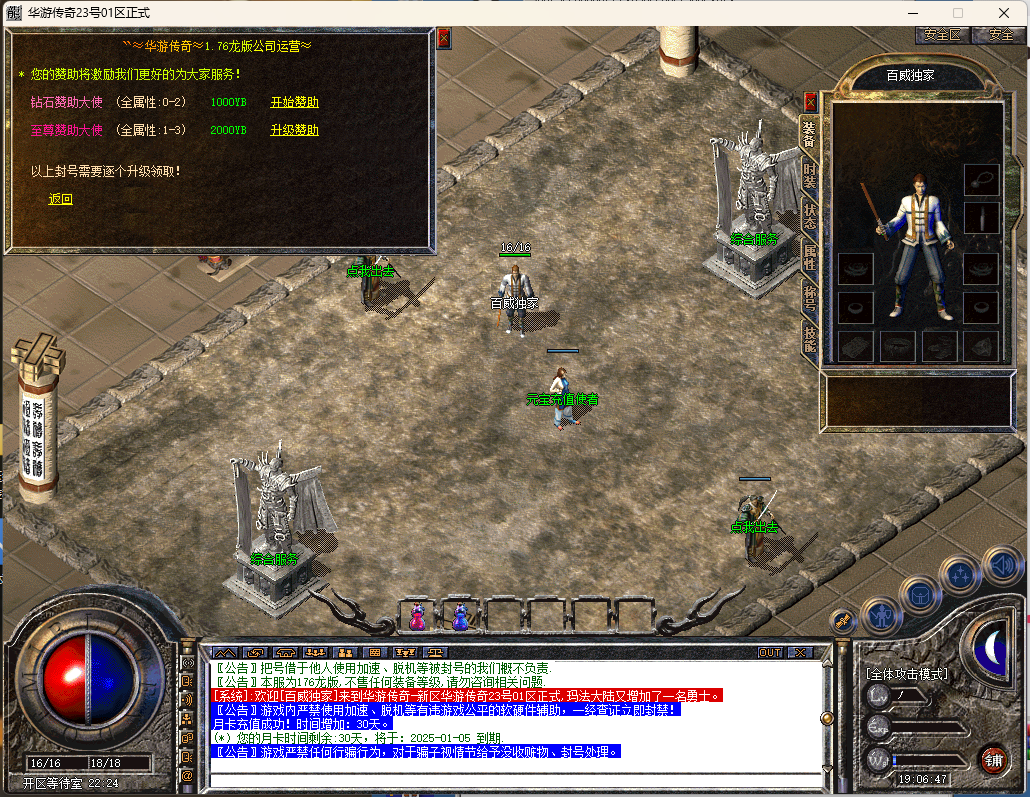Show the 属性 attributes tab
Image resolution: width=1030 pixels, height=797 pixels.
point(810,257)
